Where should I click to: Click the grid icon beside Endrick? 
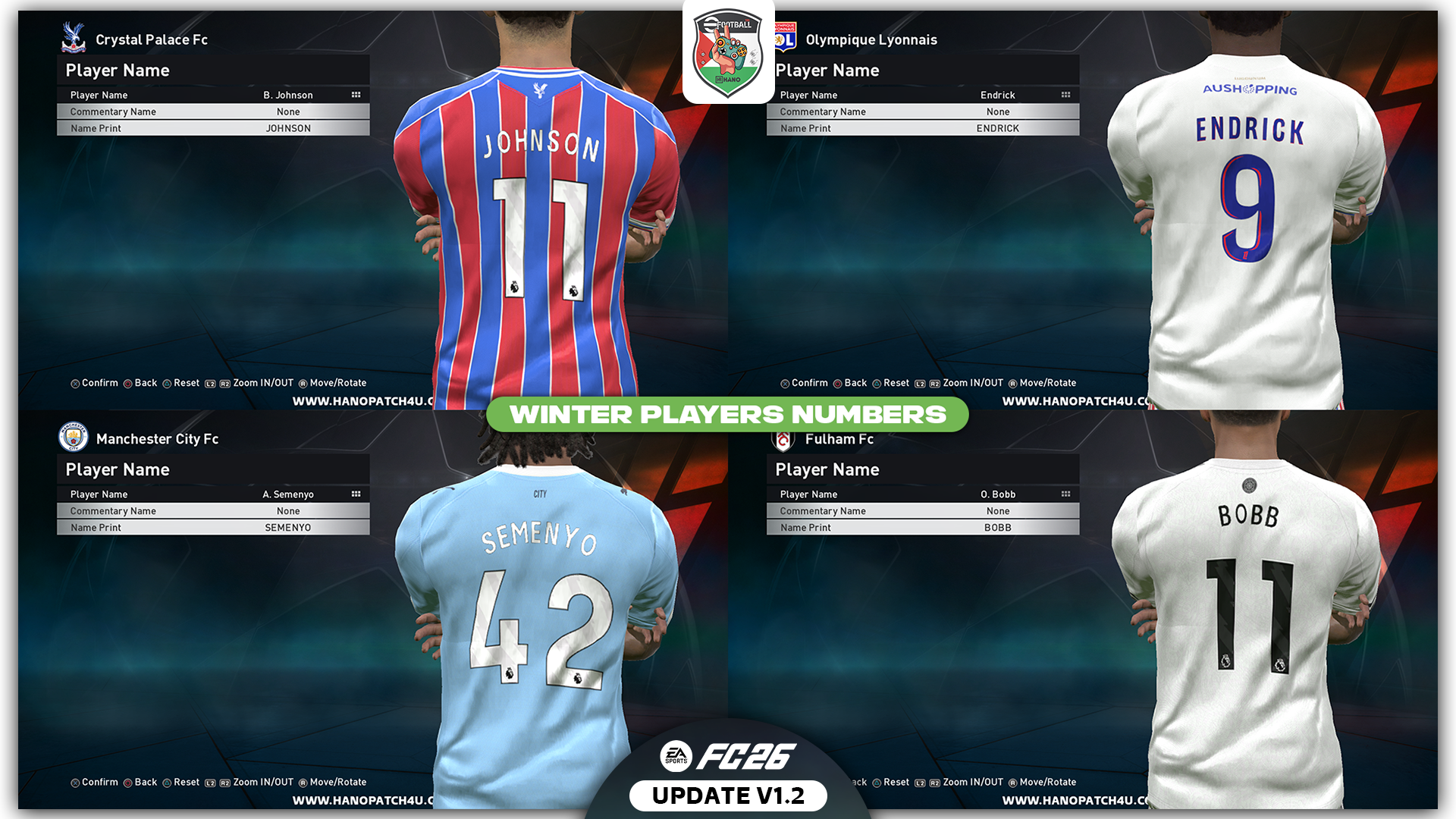pos(1065,95)
